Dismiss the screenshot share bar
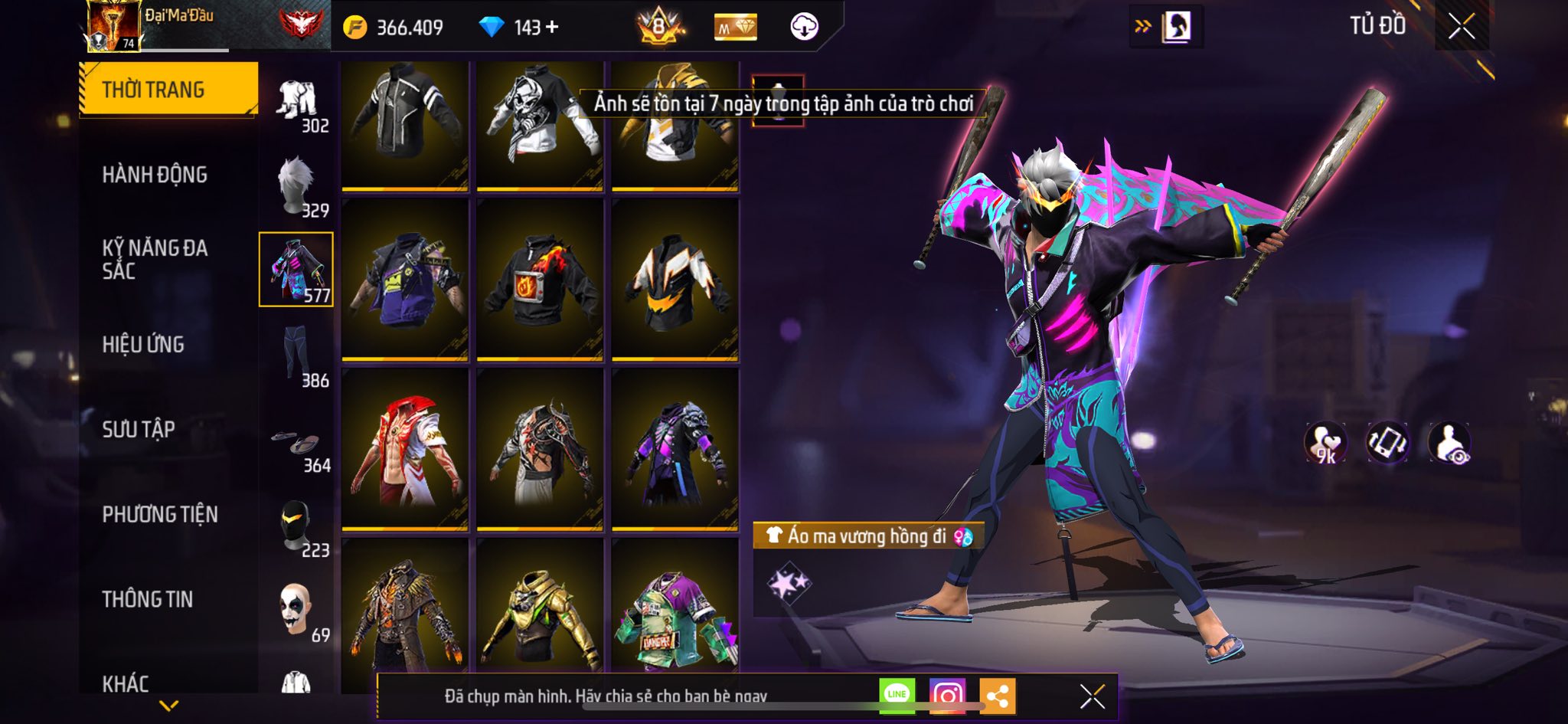The width and height of the screenshot is (1568, 724). [x=1092, y=696]
